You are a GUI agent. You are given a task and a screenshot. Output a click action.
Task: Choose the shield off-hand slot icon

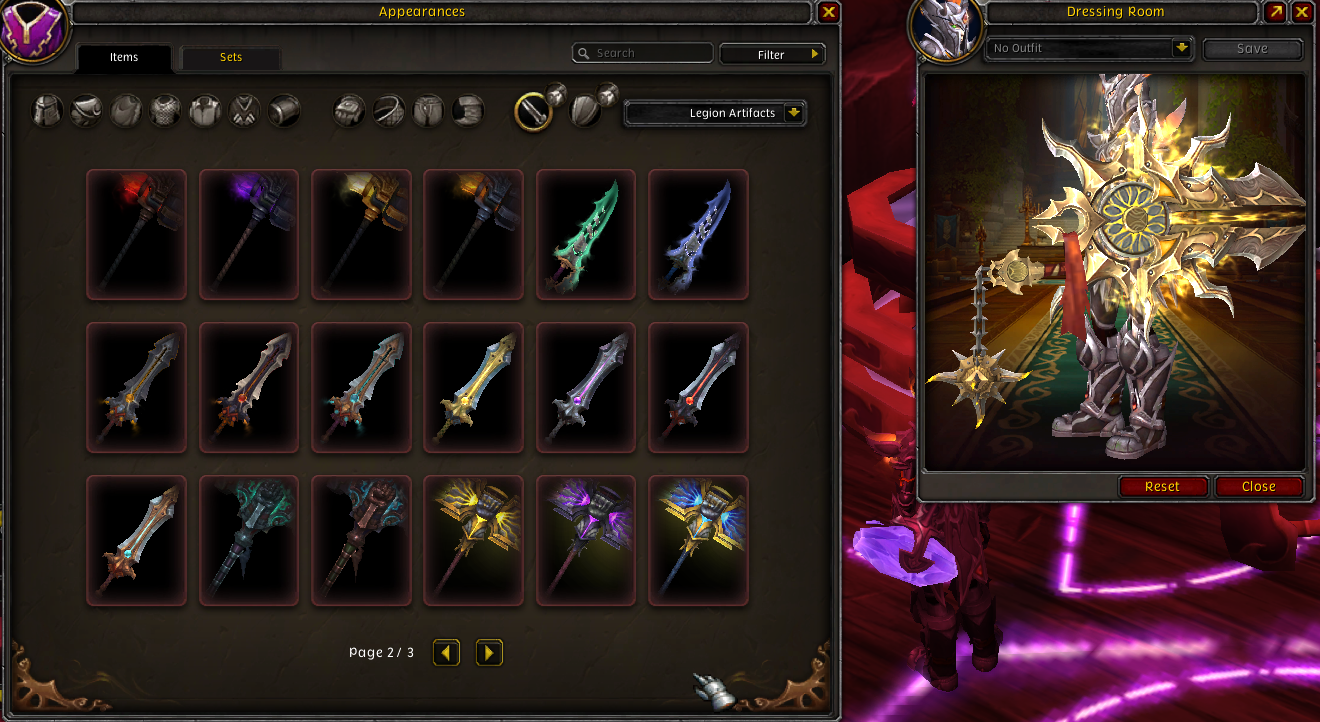[585, 111]
